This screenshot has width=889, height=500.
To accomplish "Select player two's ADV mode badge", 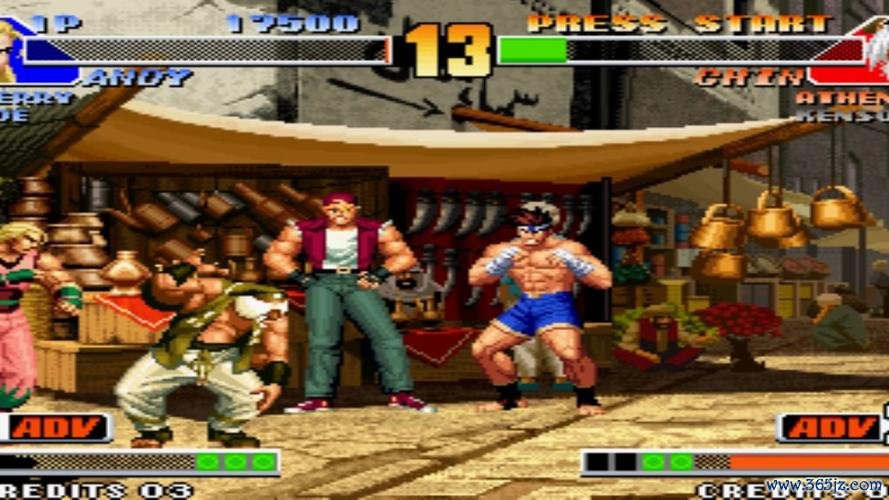I will [x=830, y=427].
